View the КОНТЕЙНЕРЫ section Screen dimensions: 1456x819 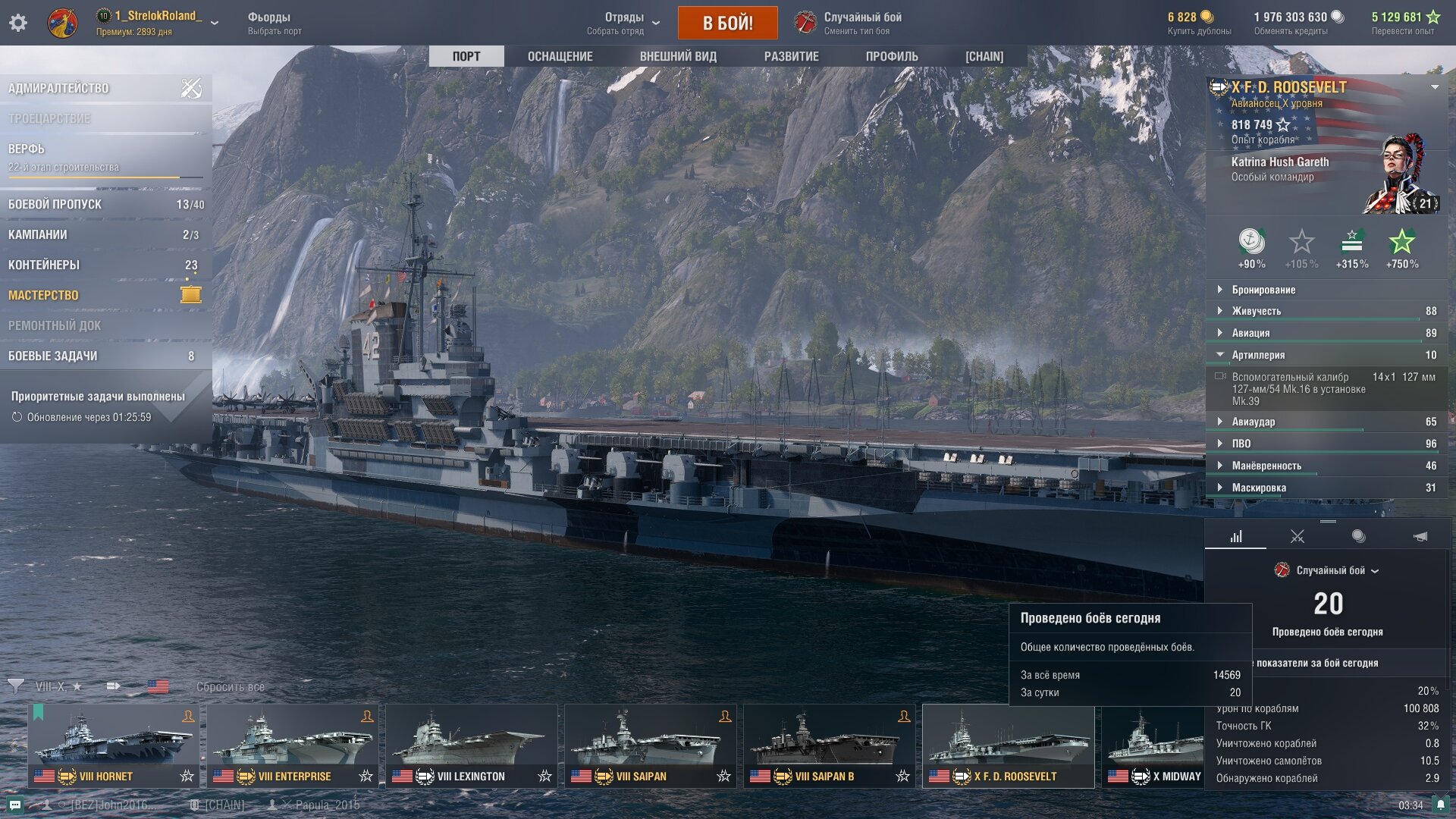(x=44, y=265)
